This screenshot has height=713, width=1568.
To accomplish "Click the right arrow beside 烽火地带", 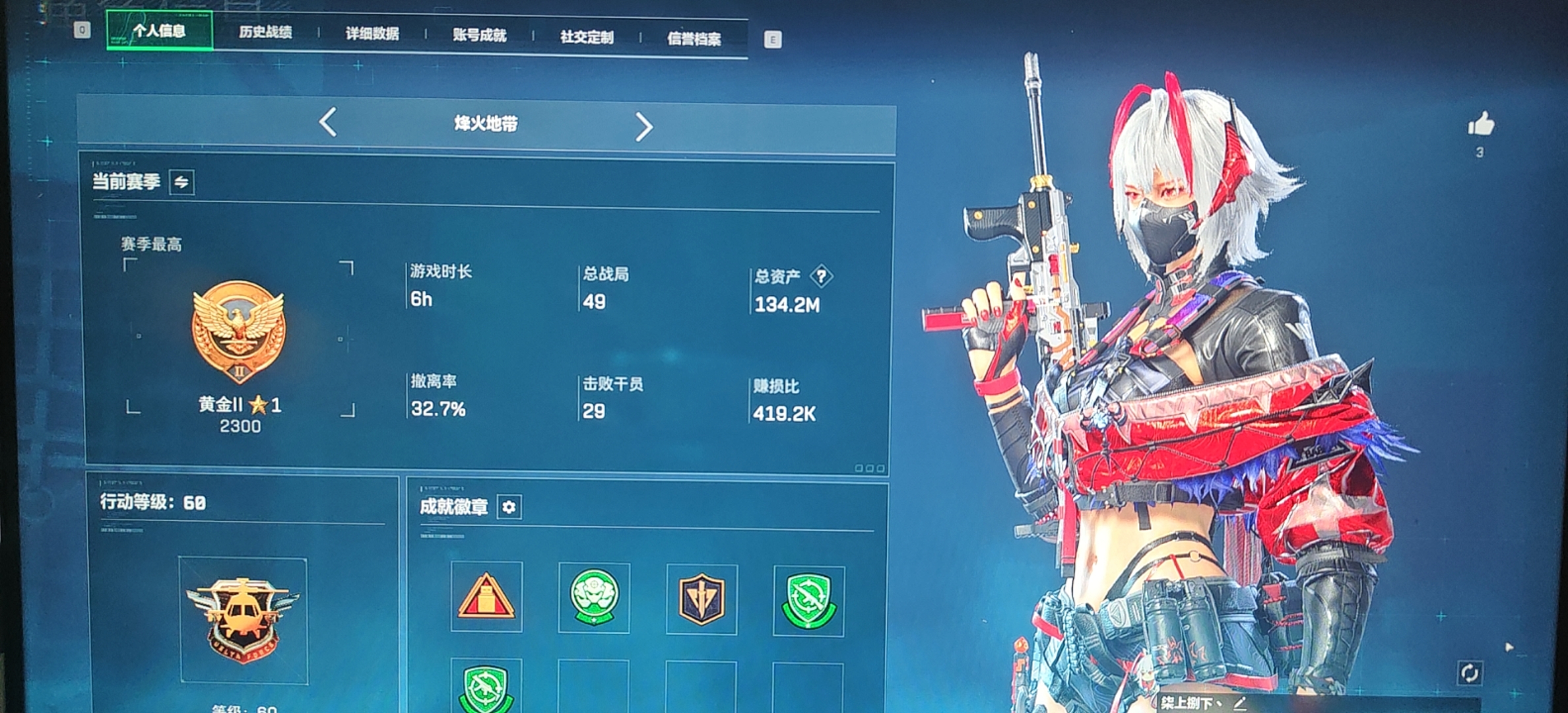I will (x=643, y=126).
